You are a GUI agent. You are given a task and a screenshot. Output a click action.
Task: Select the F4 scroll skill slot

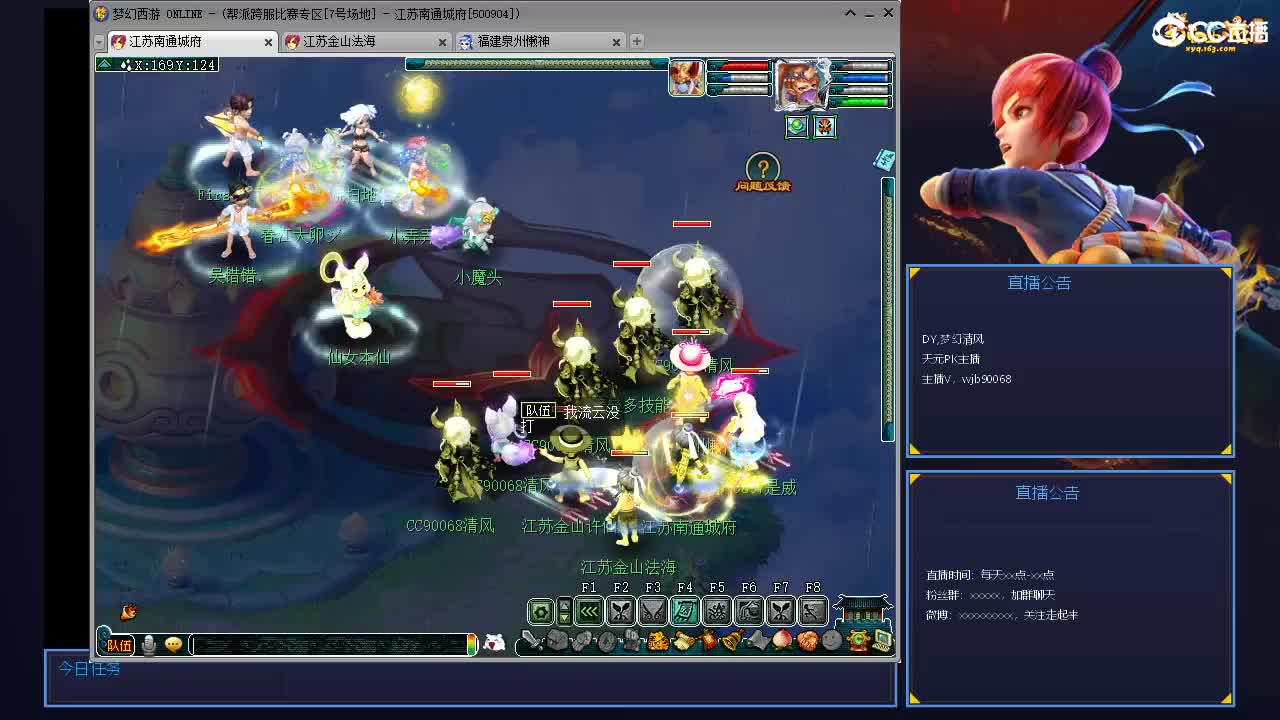(685, 610)
